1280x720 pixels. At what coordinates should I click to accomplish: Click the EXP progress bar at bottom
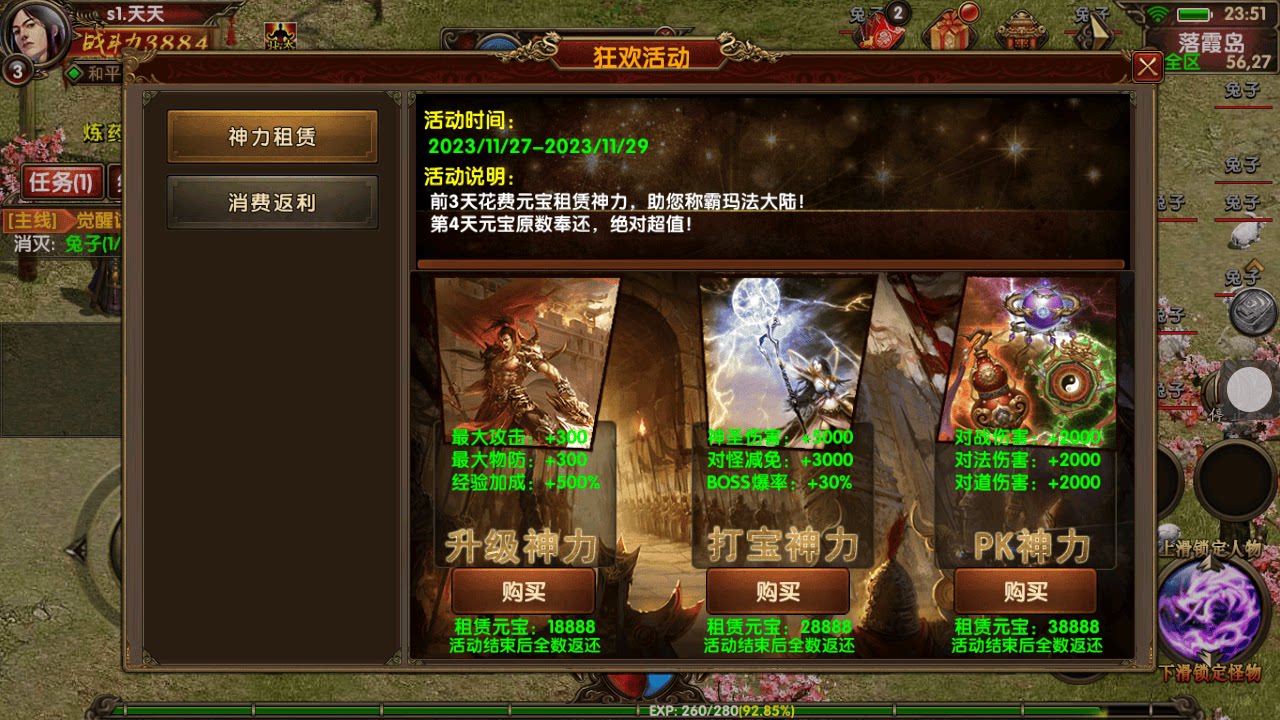click(x=640, y=712)
